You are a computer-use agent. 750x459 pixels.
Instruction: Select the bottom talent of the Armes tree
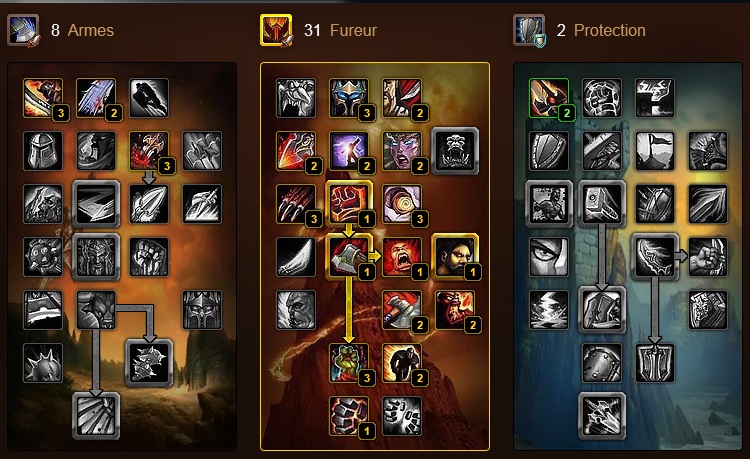pyautogui.click(x=96, y=415)
